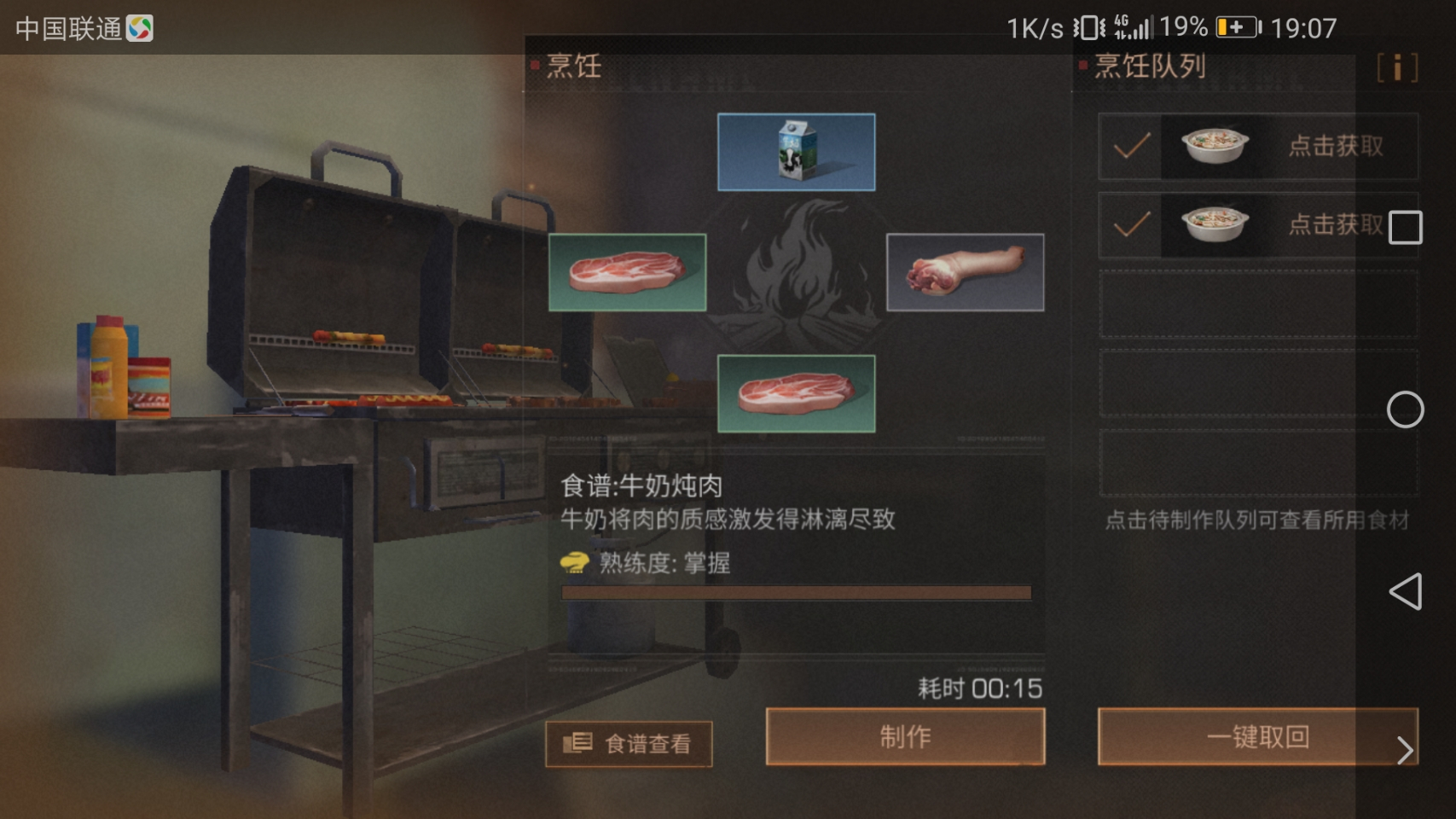The image size is (1456, 819).
Task: Tap the Android recent apps square
Action: [1405, 228]
